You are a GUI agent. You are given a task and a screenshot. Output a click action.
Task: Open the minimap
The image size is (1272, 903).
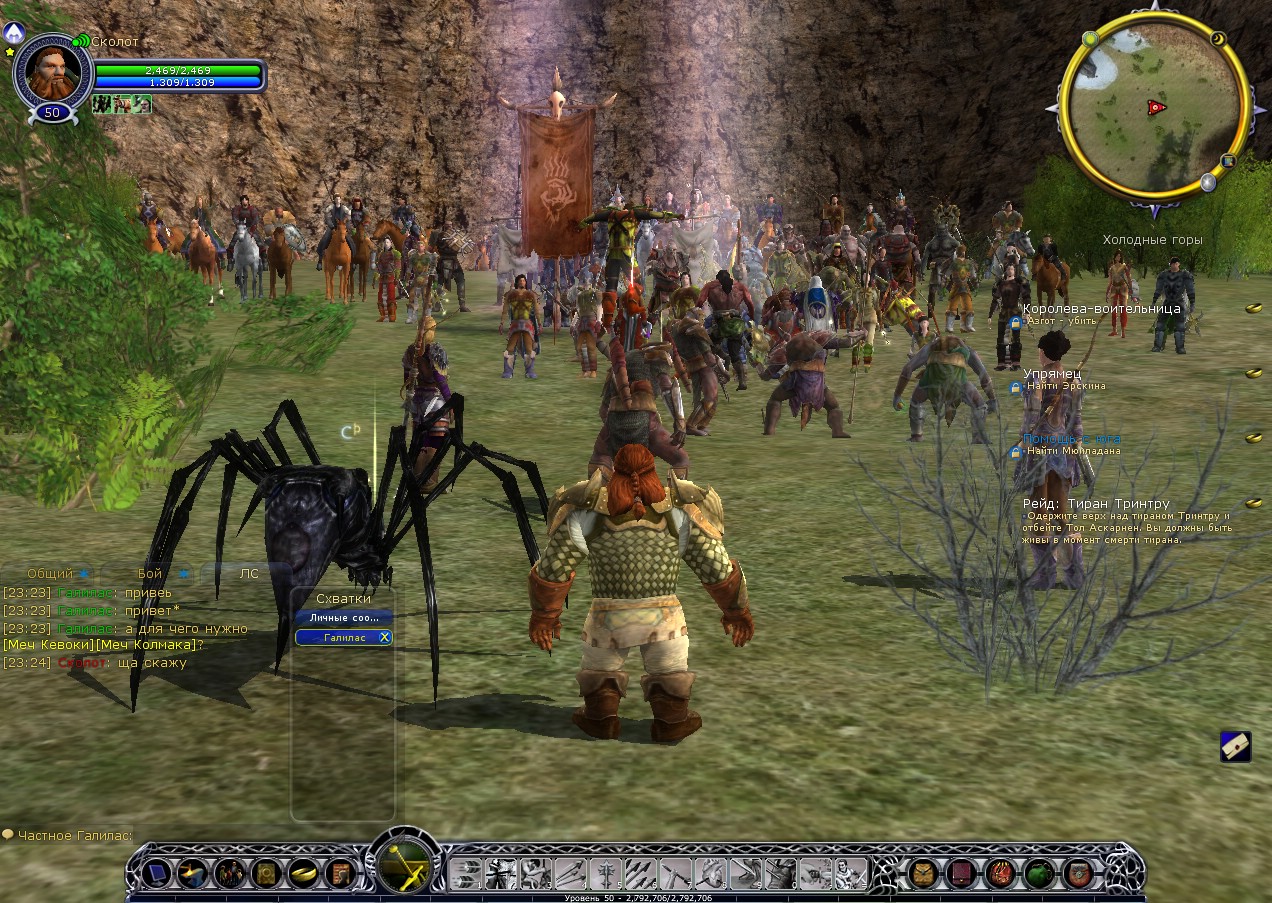[1152, 108]
